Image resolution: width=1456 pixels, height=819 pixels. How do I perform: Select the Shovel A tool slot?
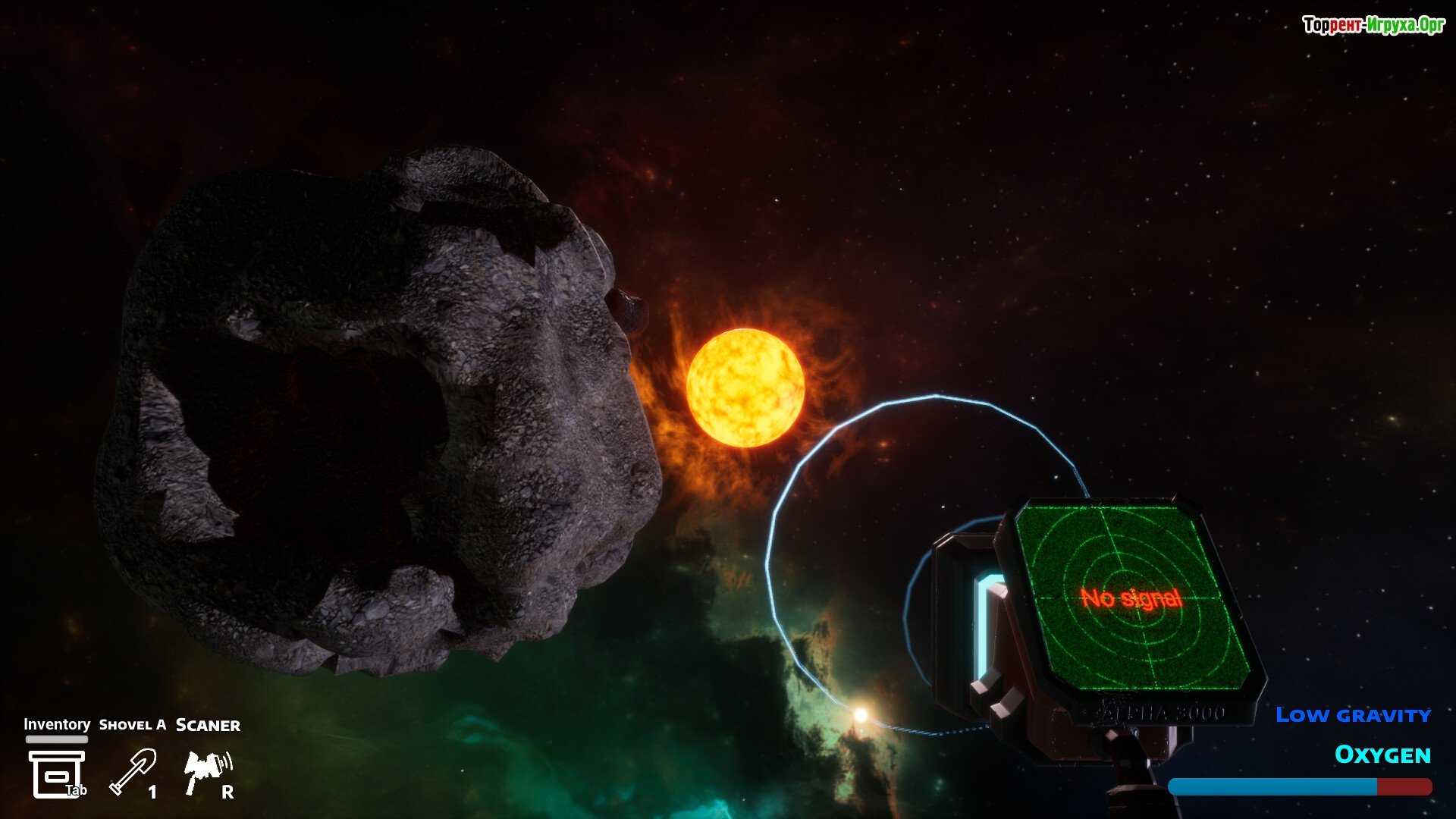pyautogui.click(x=133, y=772)
